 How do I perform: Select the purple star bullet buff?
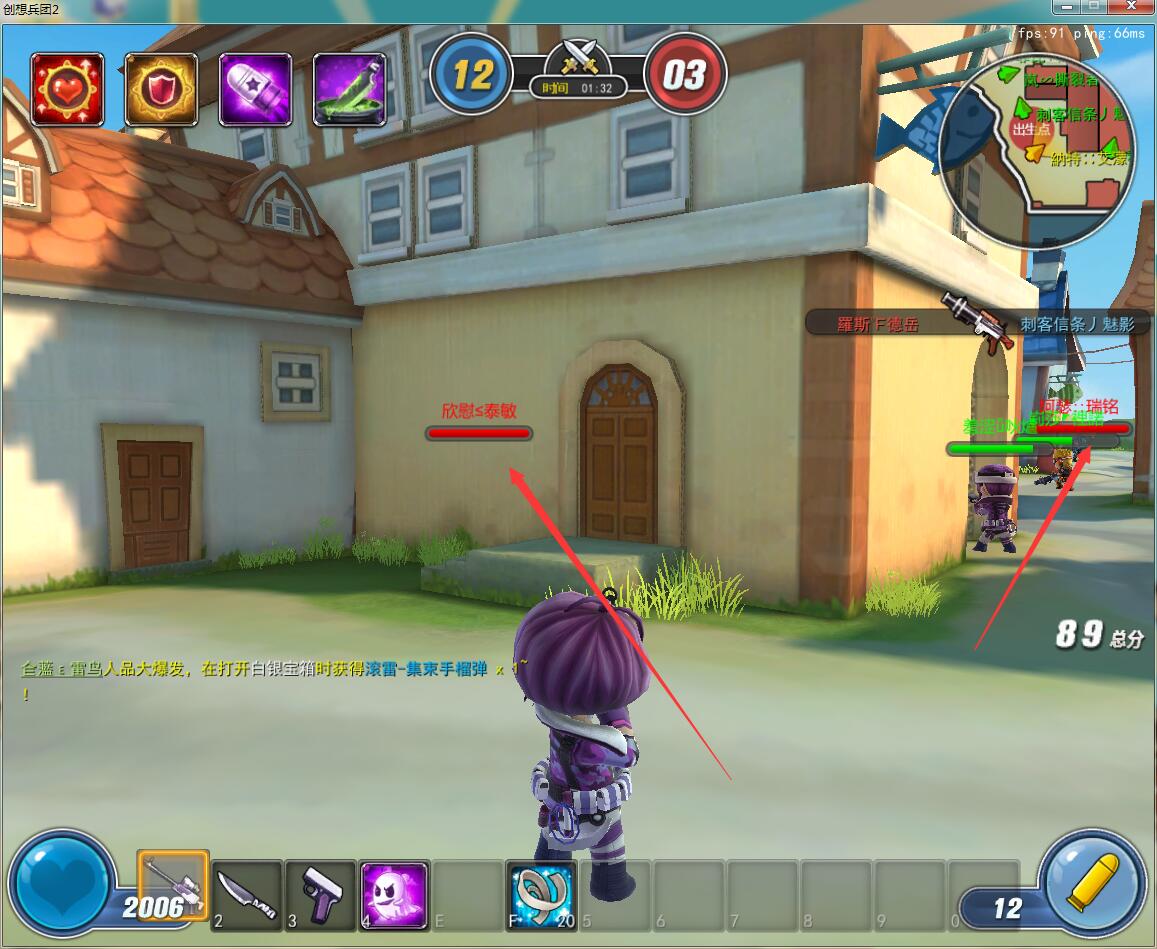255,89
